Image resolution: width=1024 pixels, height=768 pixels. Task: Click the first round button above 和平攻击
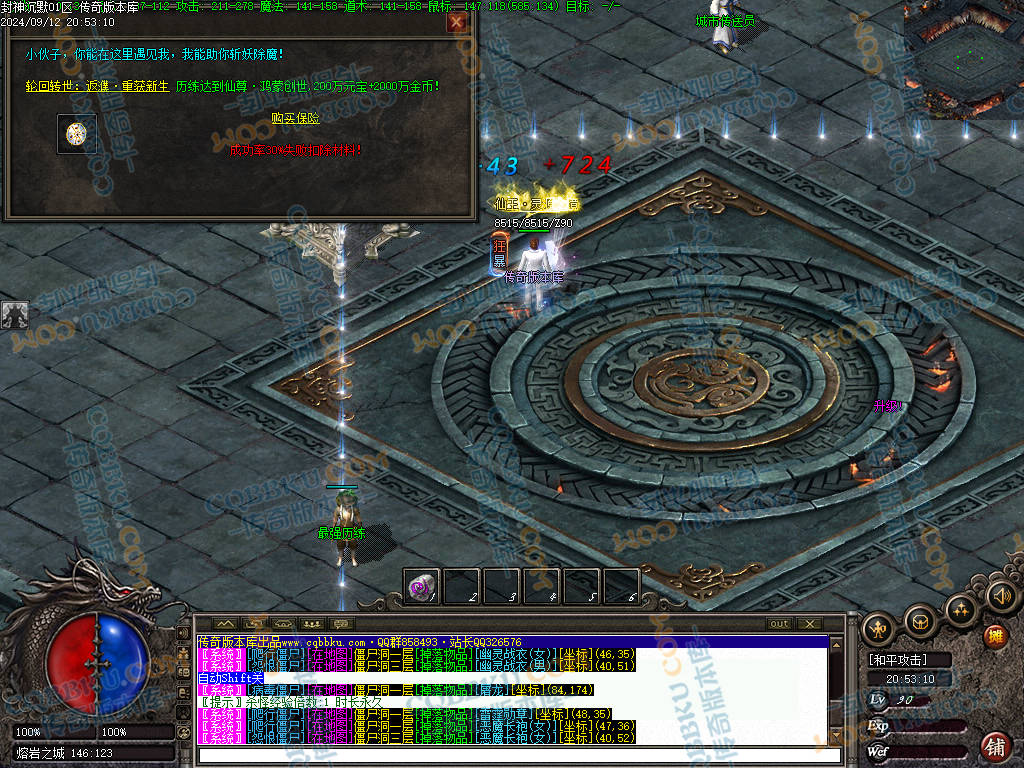click(879, 628)
